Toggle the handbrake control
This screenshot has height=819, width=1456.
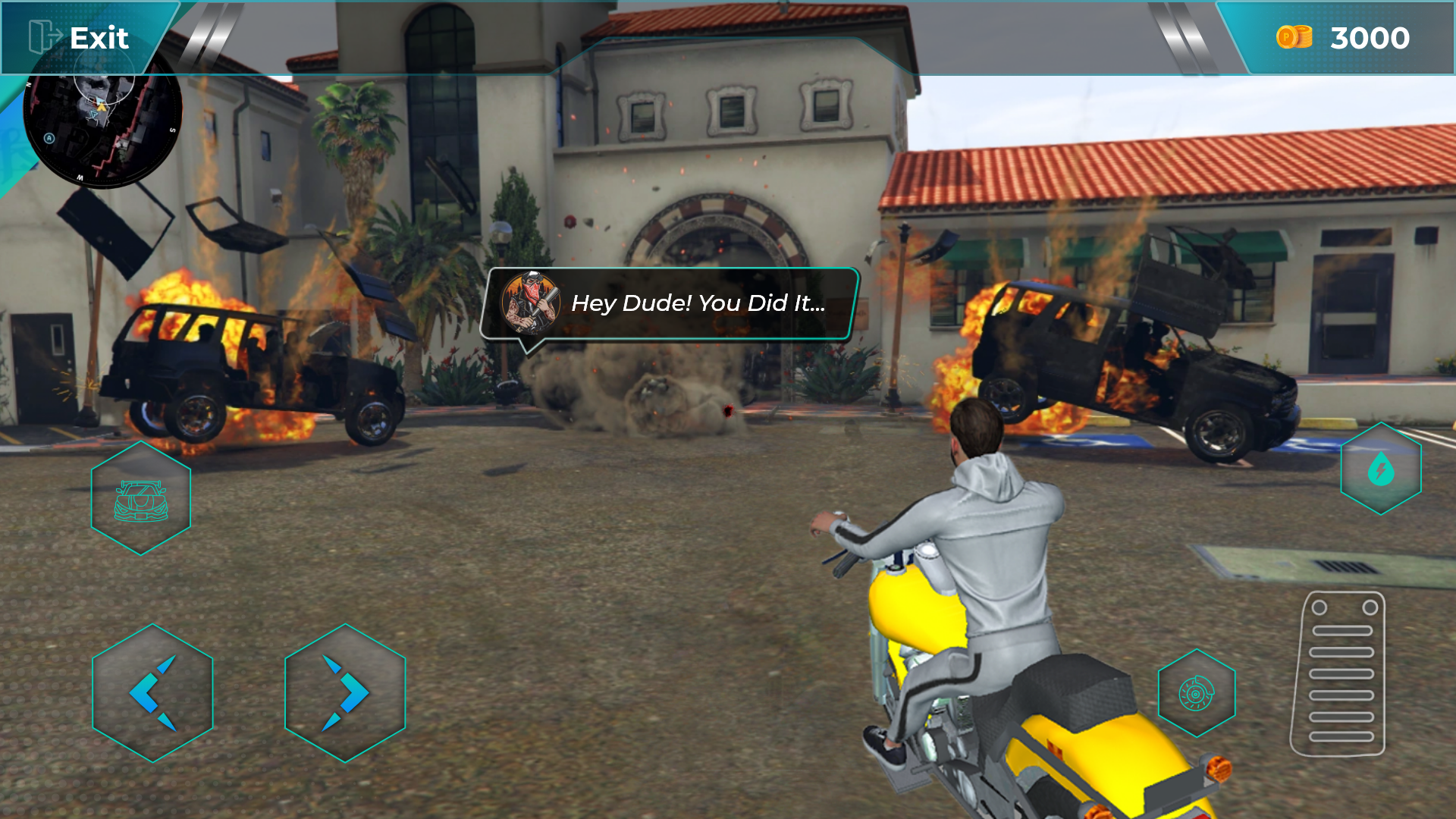(1197, 691)
